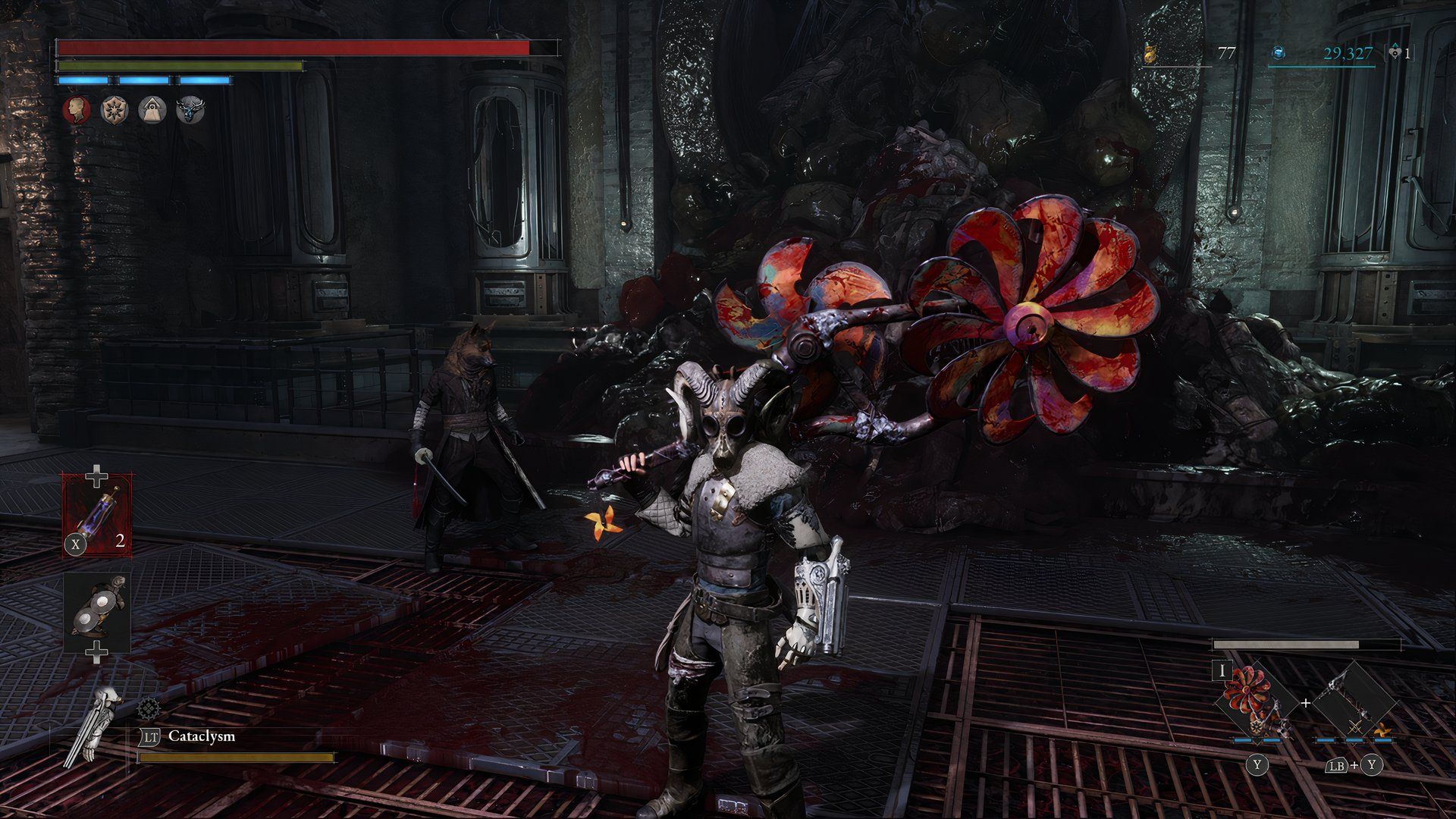Click the red head-profile status icon
Screen dimensions: 1456x819
[77, 110]
